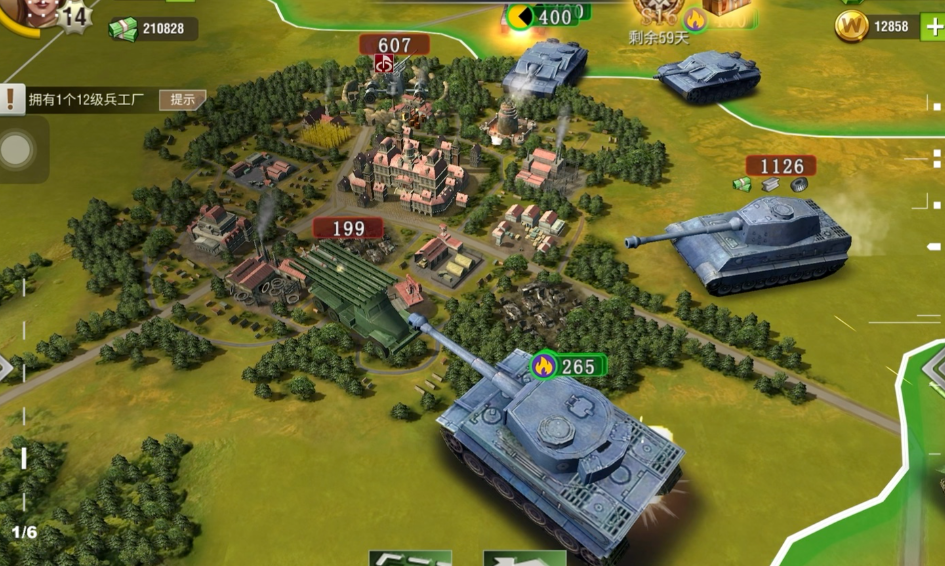The height and width of the screenshot is (566, 945).
Task: Tap the 提示 hint button
Action: click(182, 99)
